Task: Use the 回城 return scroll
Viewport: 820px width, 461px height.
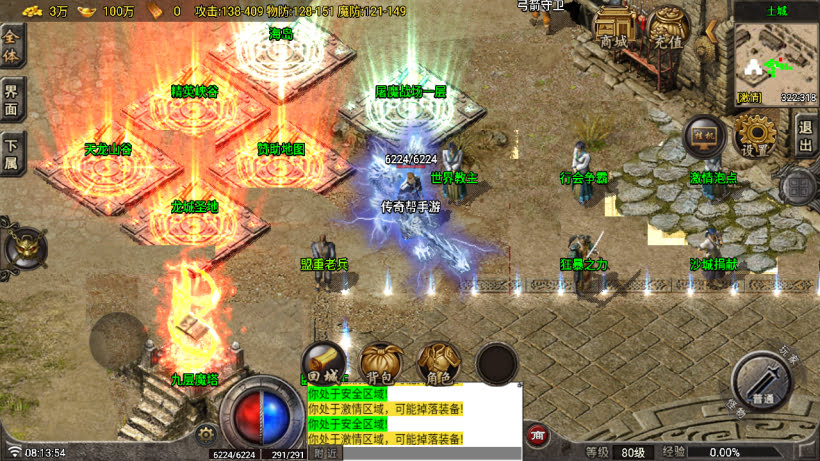Action: coord(324,363)
